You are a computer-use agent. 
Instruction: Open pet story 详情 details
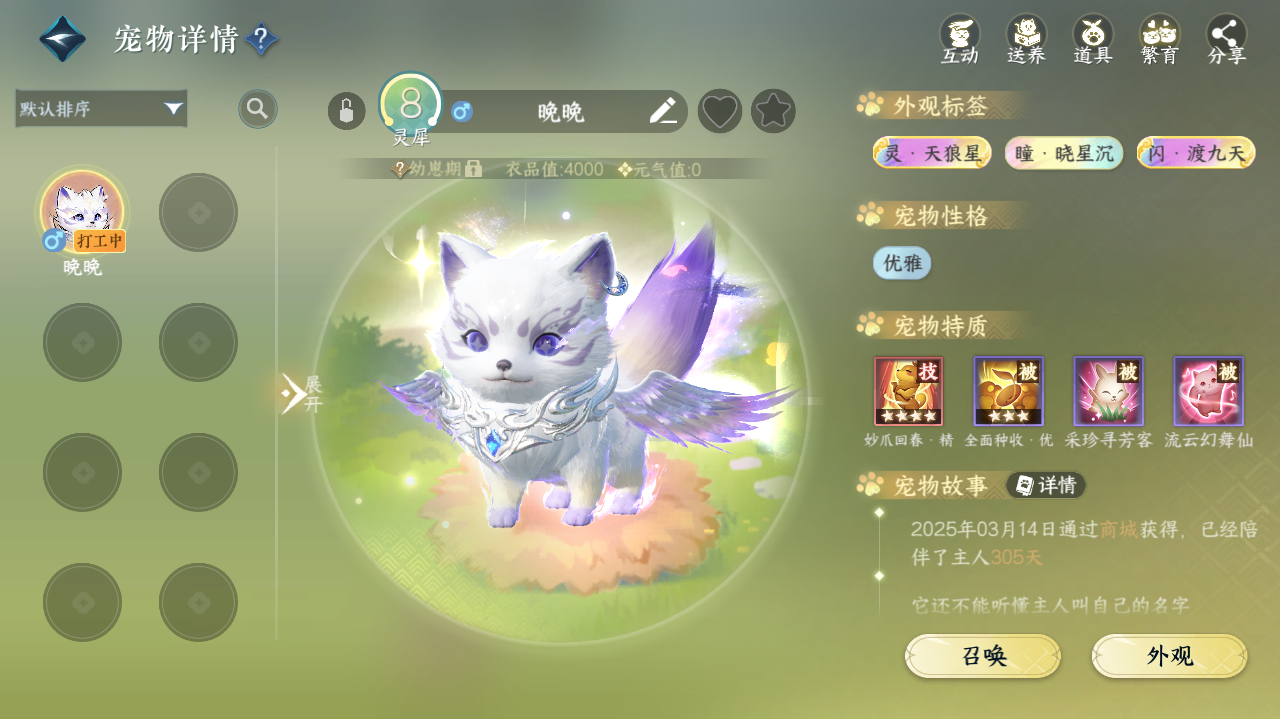[x=1046, y=485]
